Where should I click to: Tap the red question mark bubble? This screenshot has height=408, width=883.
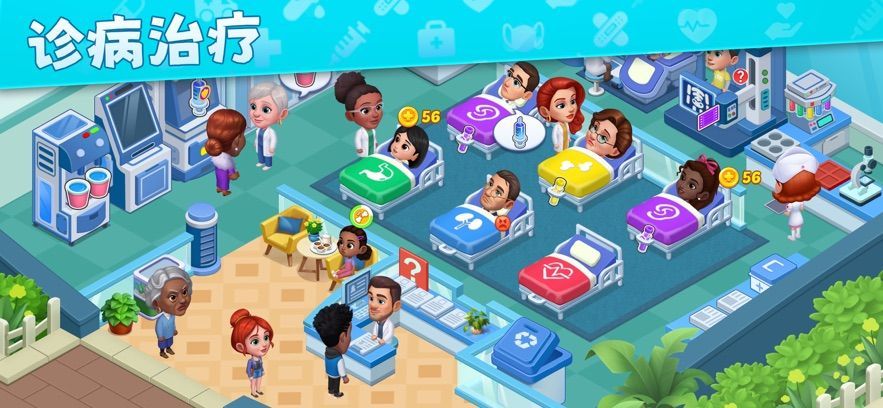point(740,76)
